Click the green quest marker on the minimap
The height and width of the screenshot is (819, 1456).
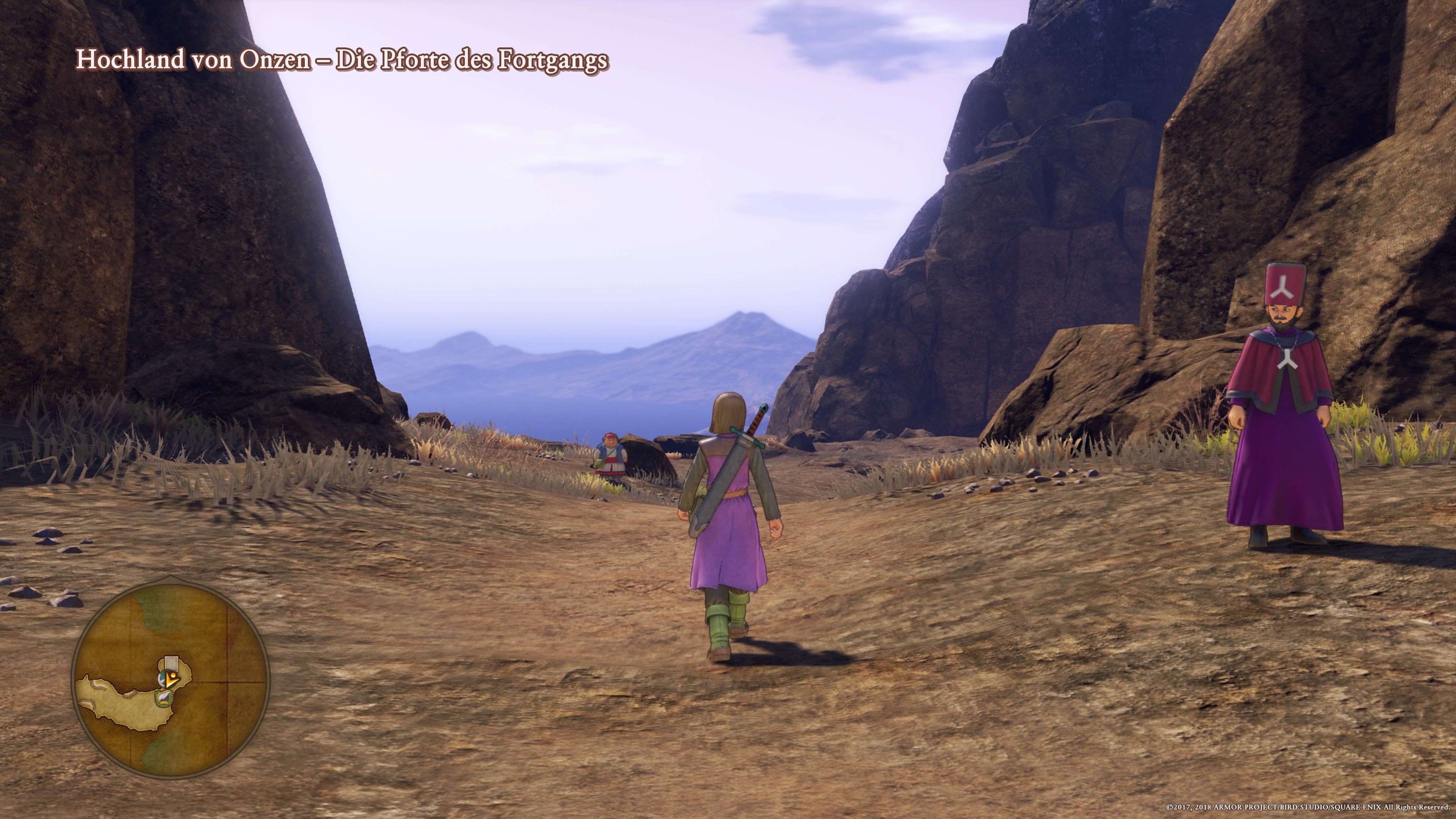(x=163, y=698)
